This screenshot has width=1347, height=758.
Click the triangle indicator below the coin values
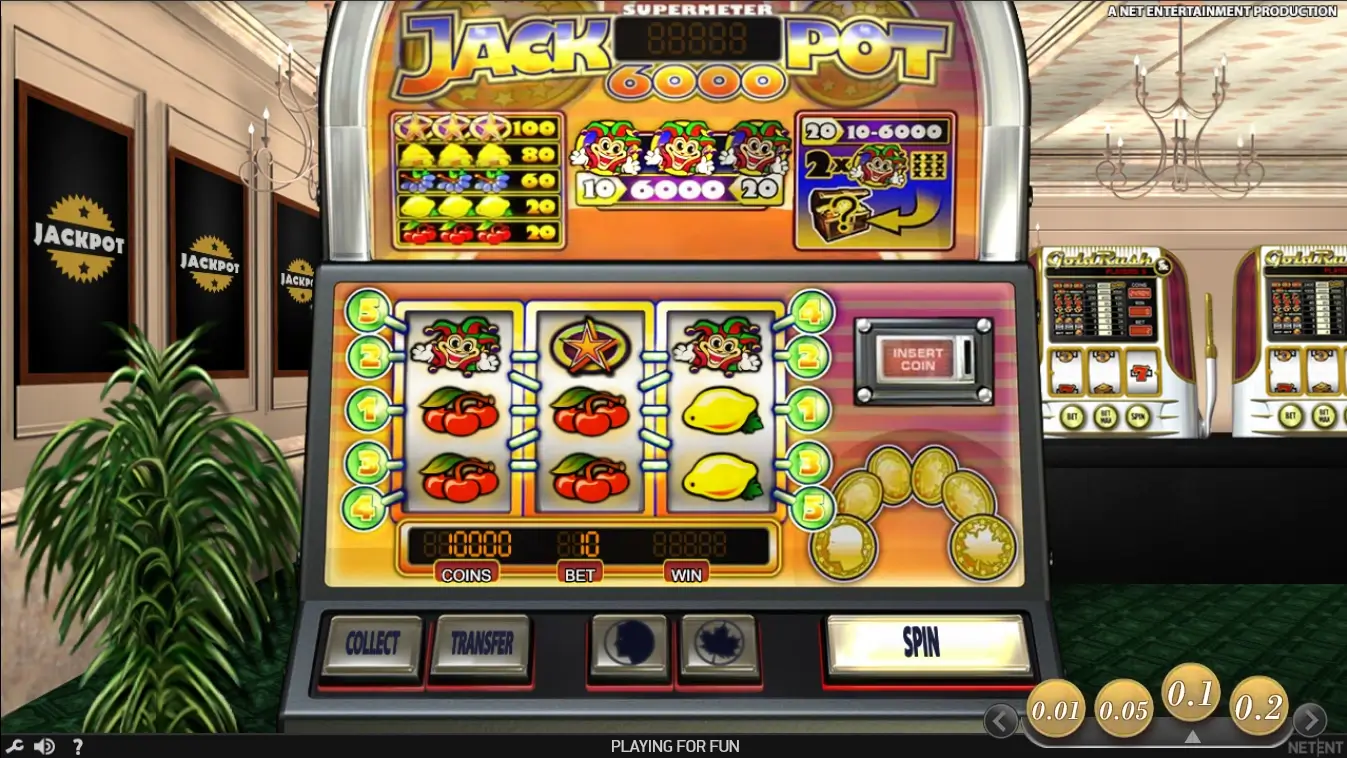[x=1192, y=735]
